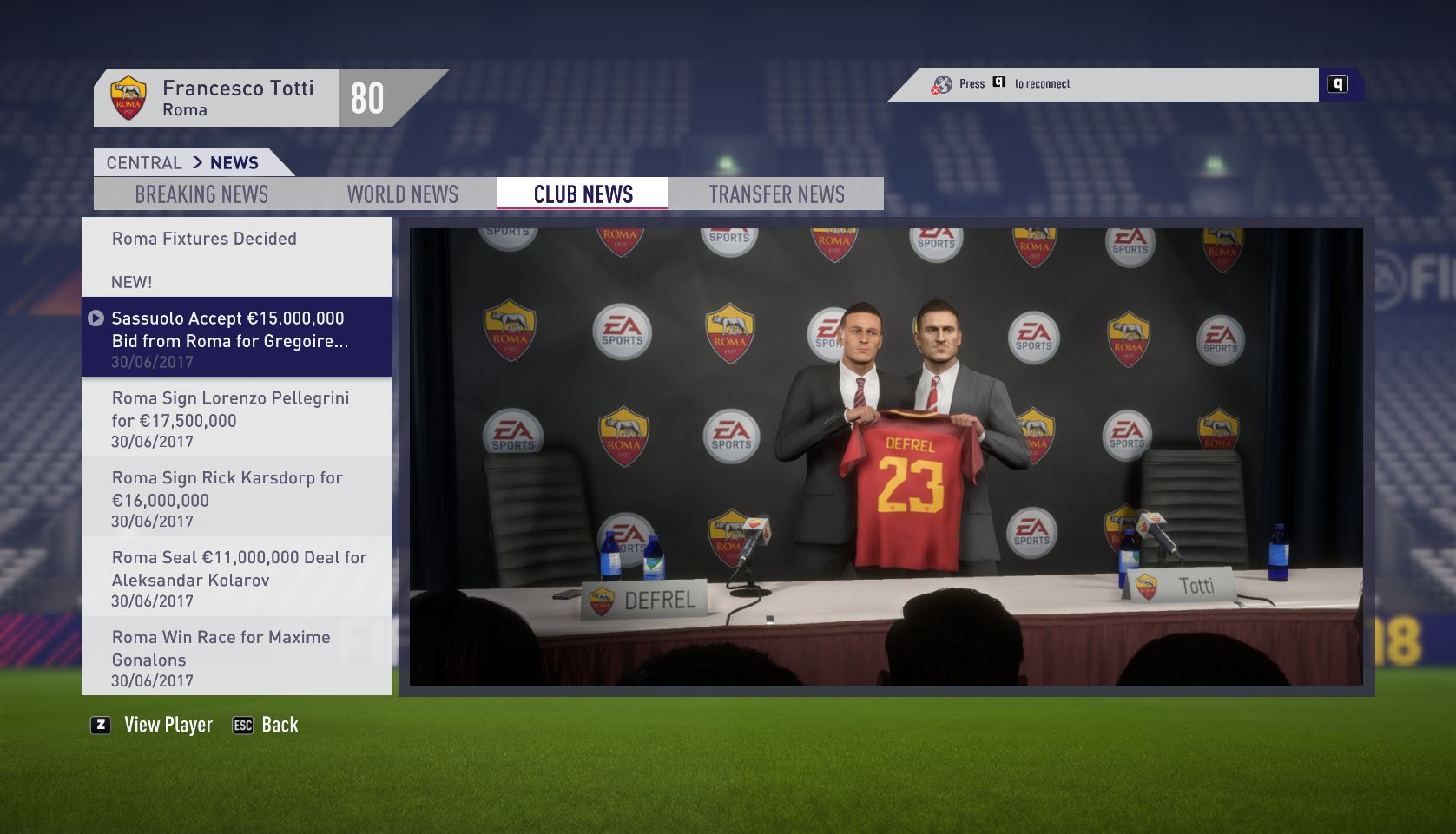View the Maxime Gonalons news item
Screen dimensions: 1456x834
[x=236, y=658]
